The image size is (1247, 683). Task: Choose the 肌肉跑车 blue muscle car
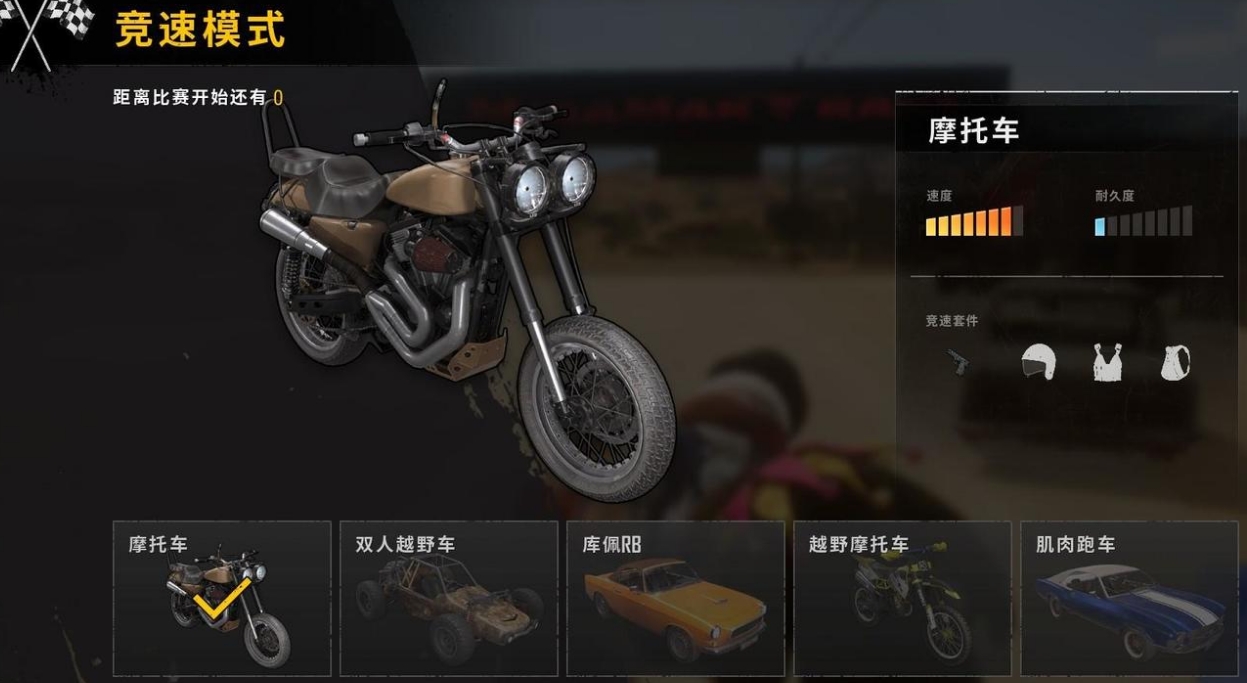pyautogui.click(x=1129, y=598)
